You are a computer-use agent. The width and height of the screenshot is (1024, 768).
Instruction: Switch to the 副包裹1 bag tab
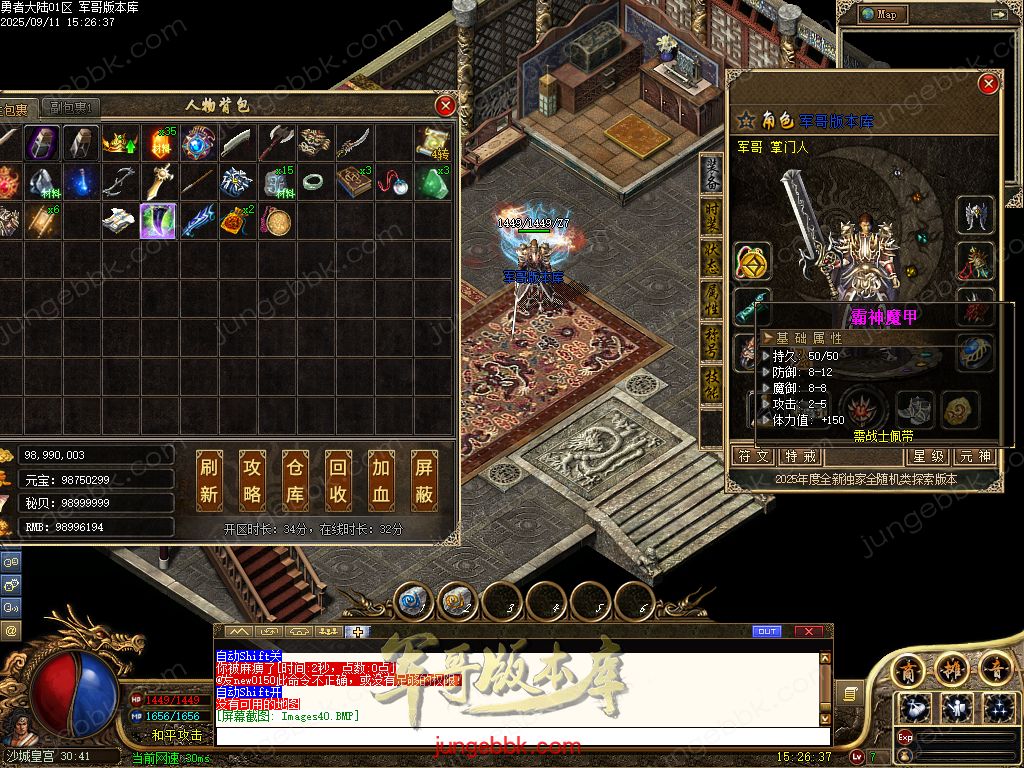70,108
